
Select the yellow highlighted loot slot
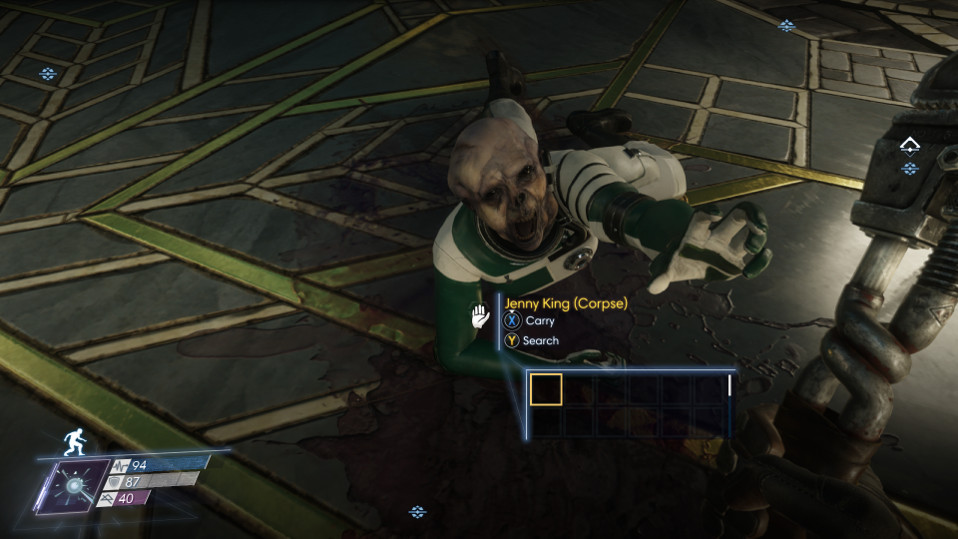(546, 389)
